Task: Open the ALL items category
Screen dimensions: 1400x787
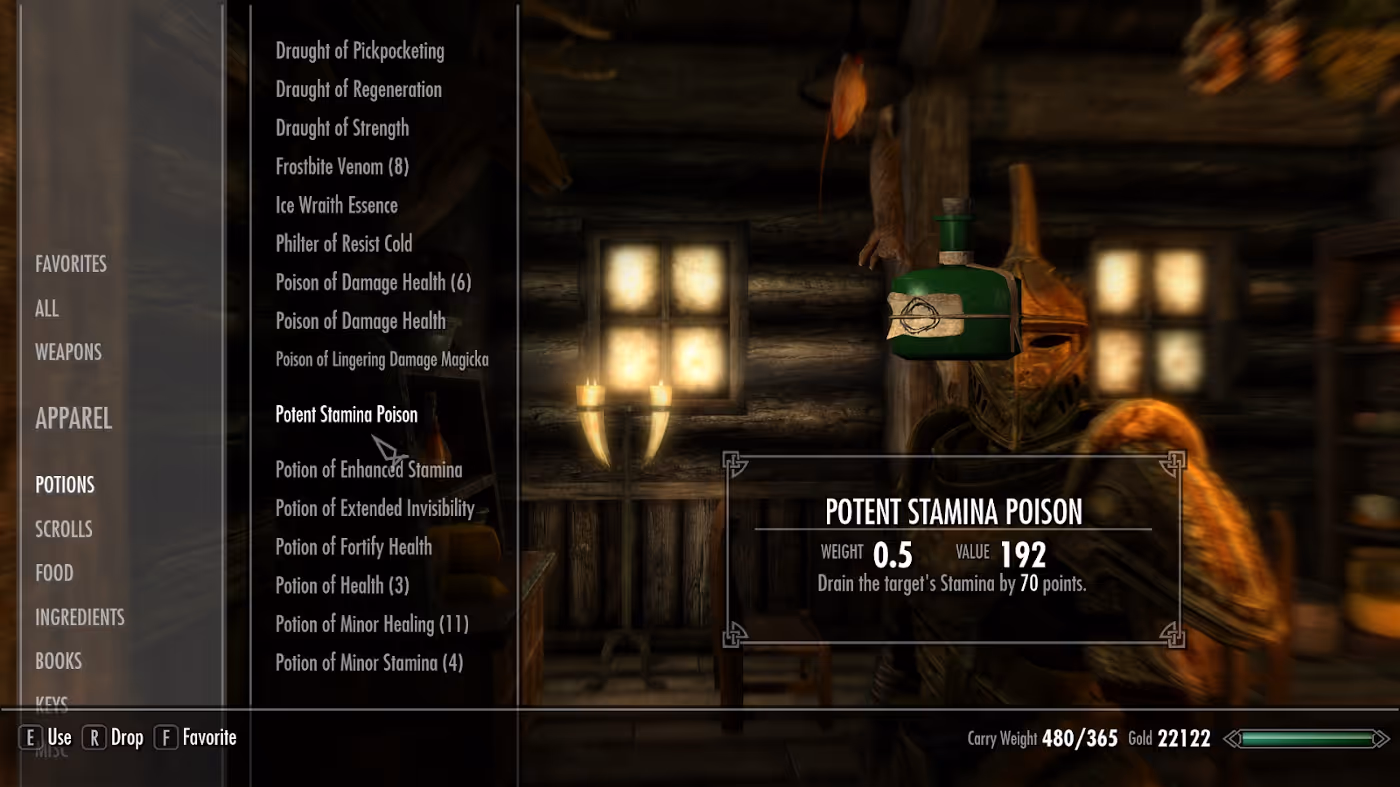Action: tap(46, 308)
